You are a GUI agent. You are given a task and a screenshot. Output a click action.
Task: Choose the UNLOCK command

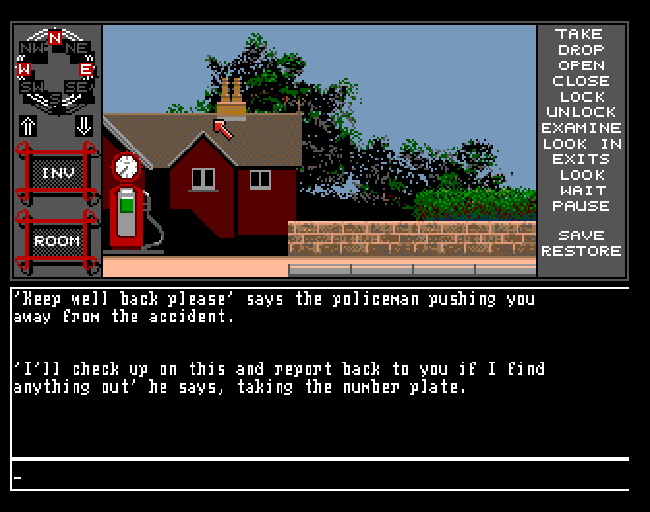[580, 112]
